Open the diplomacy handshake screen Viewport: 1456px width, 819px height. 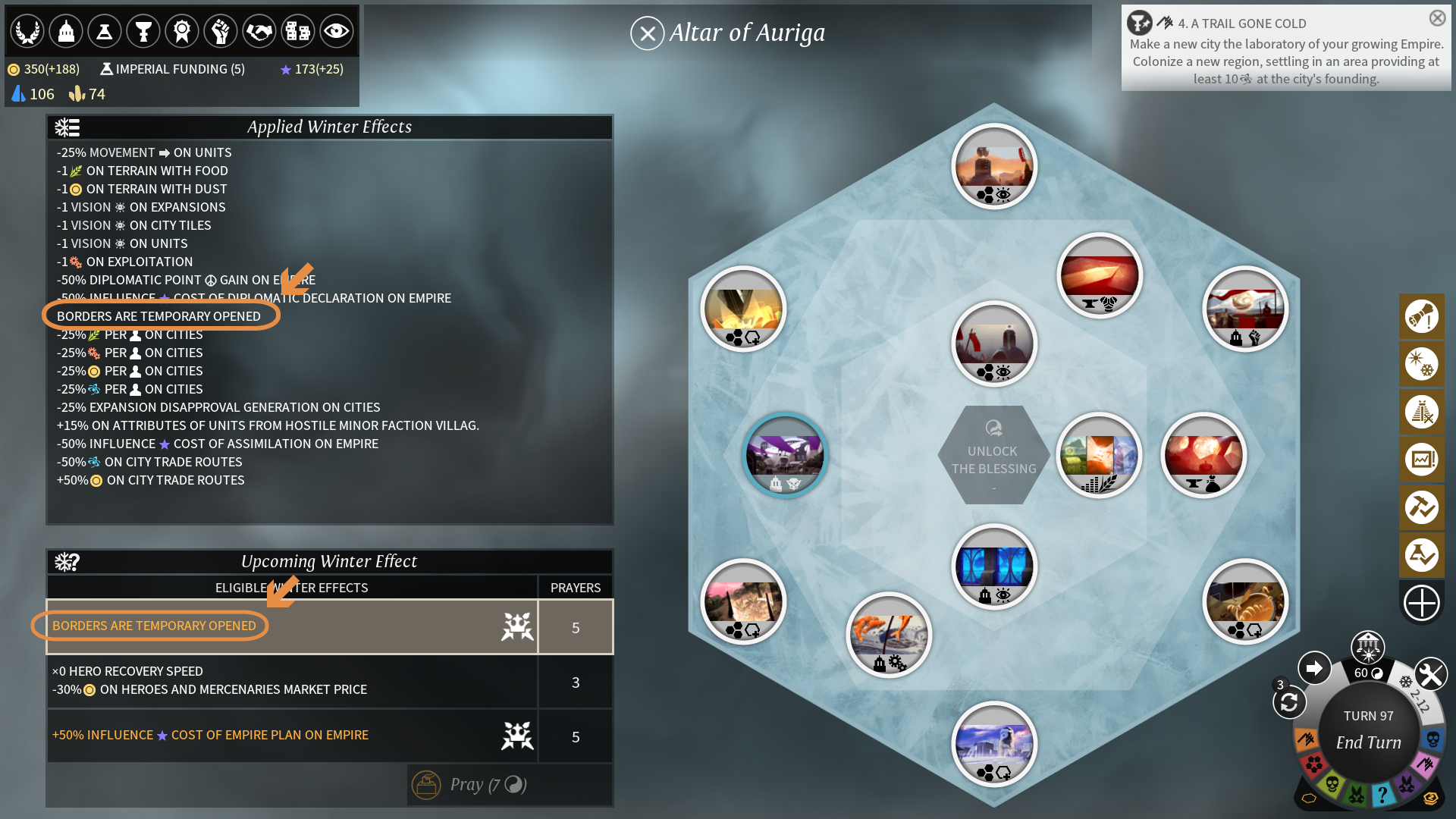259,31
